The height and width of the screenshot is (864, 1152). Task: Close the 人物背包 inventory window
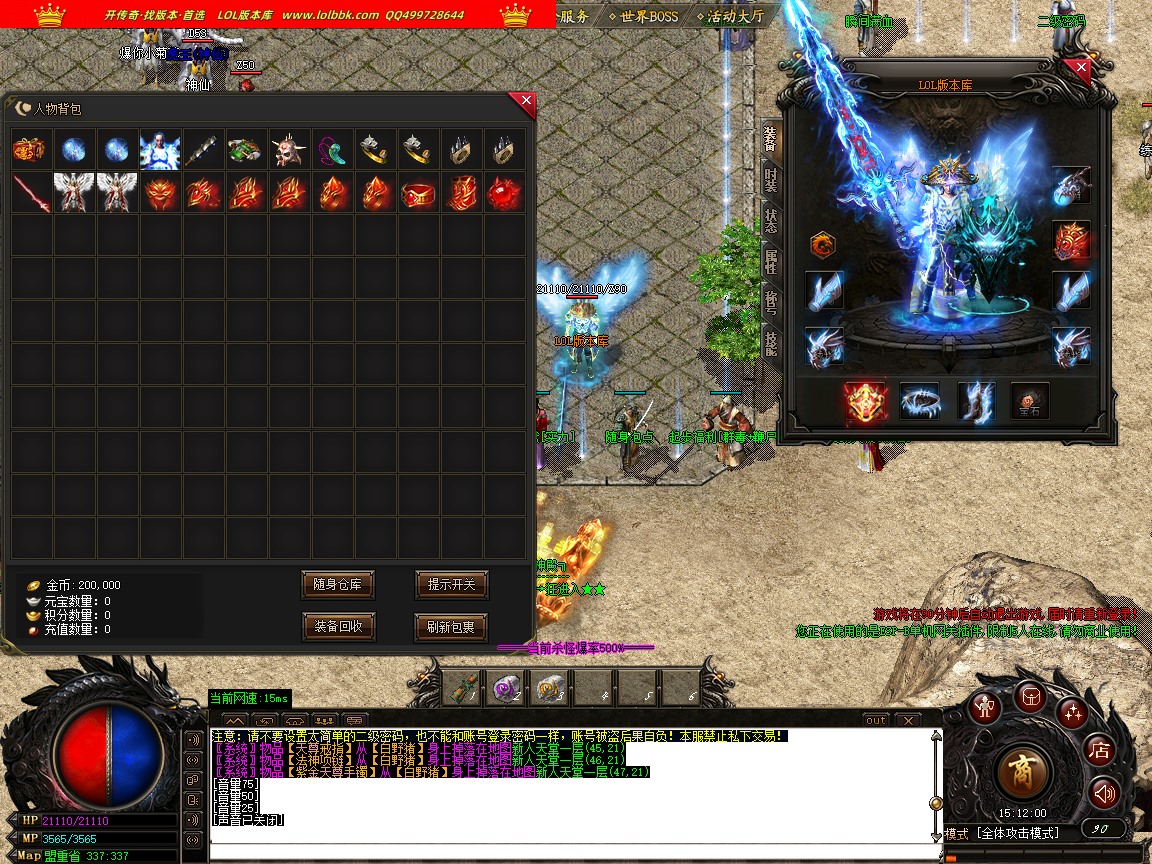tap(526, 101)
